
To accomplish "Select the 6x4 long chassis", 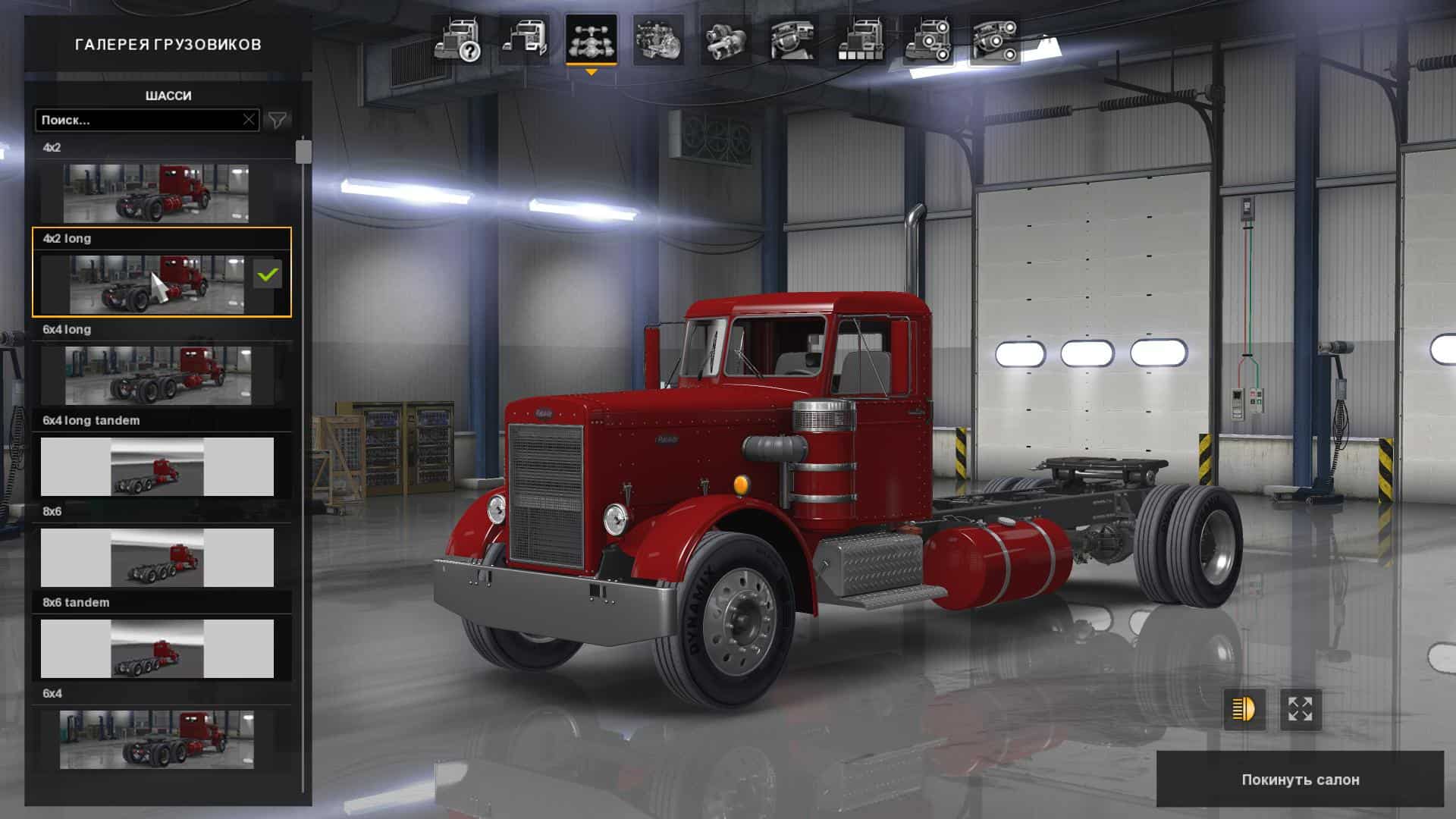I will 158,375.
